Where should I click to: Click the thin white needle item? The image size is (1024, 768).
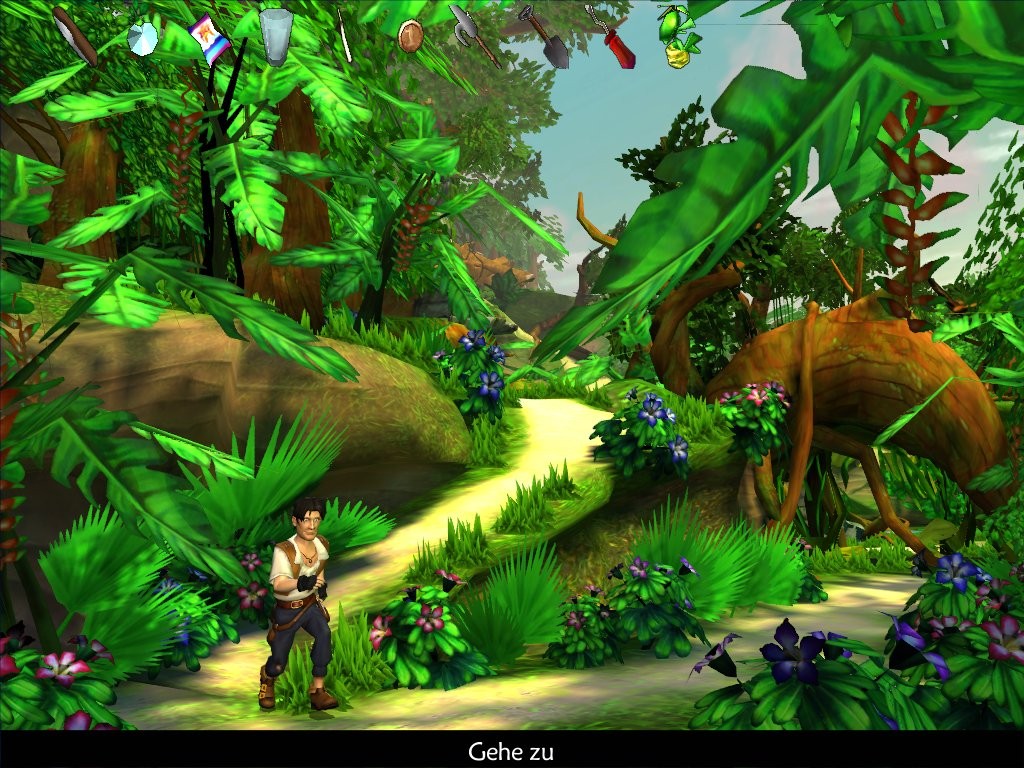(344, 35)
